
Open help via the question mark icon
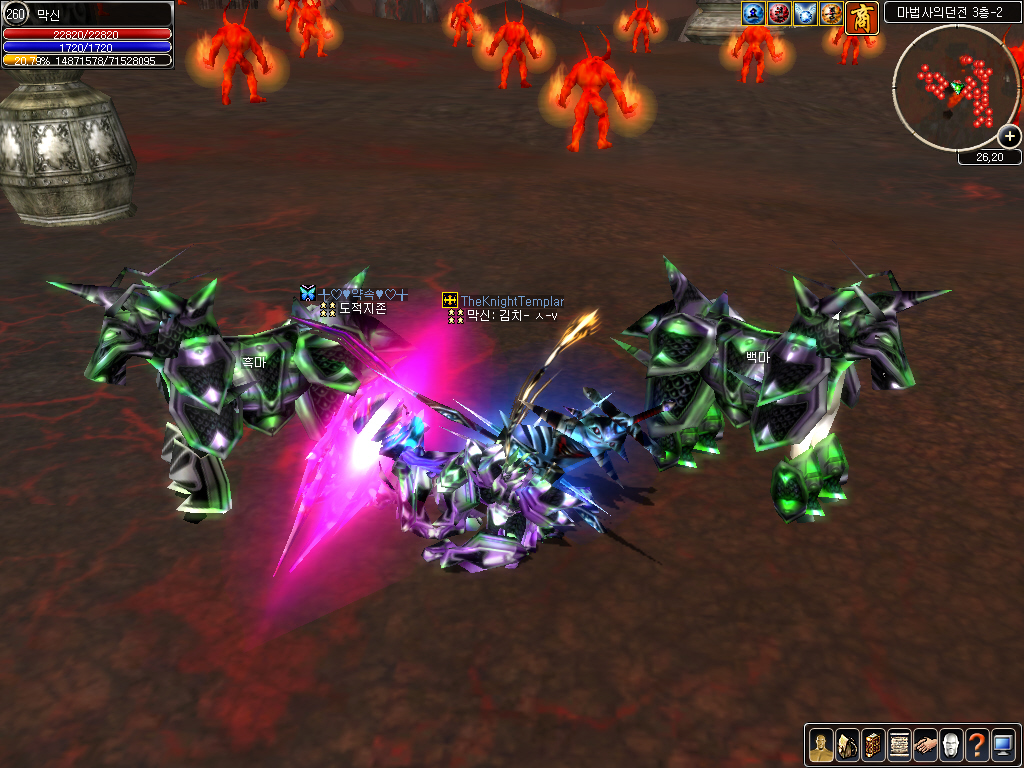(x=977, y=744)
